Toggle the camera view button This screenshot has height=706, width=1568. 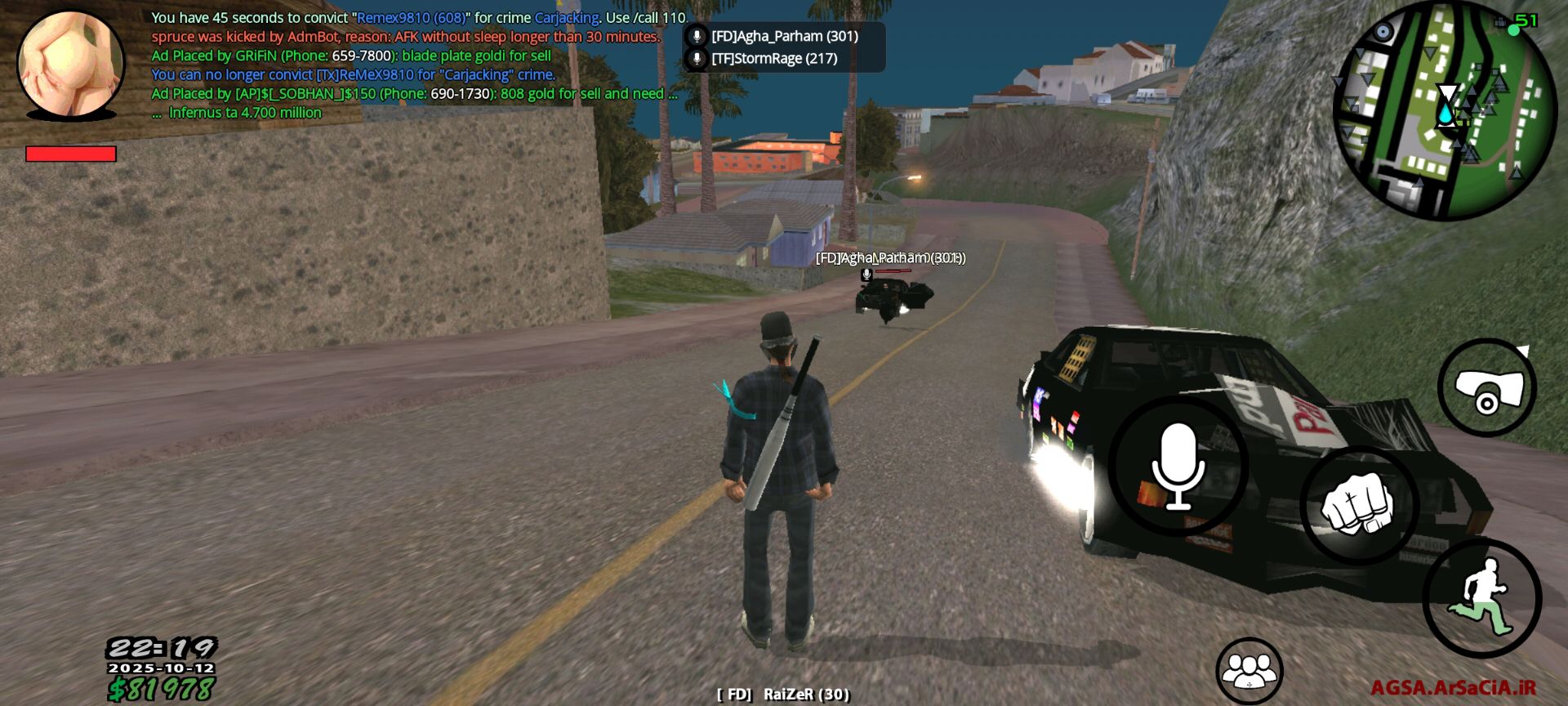pyautogui.click(x=1486, y=388)
